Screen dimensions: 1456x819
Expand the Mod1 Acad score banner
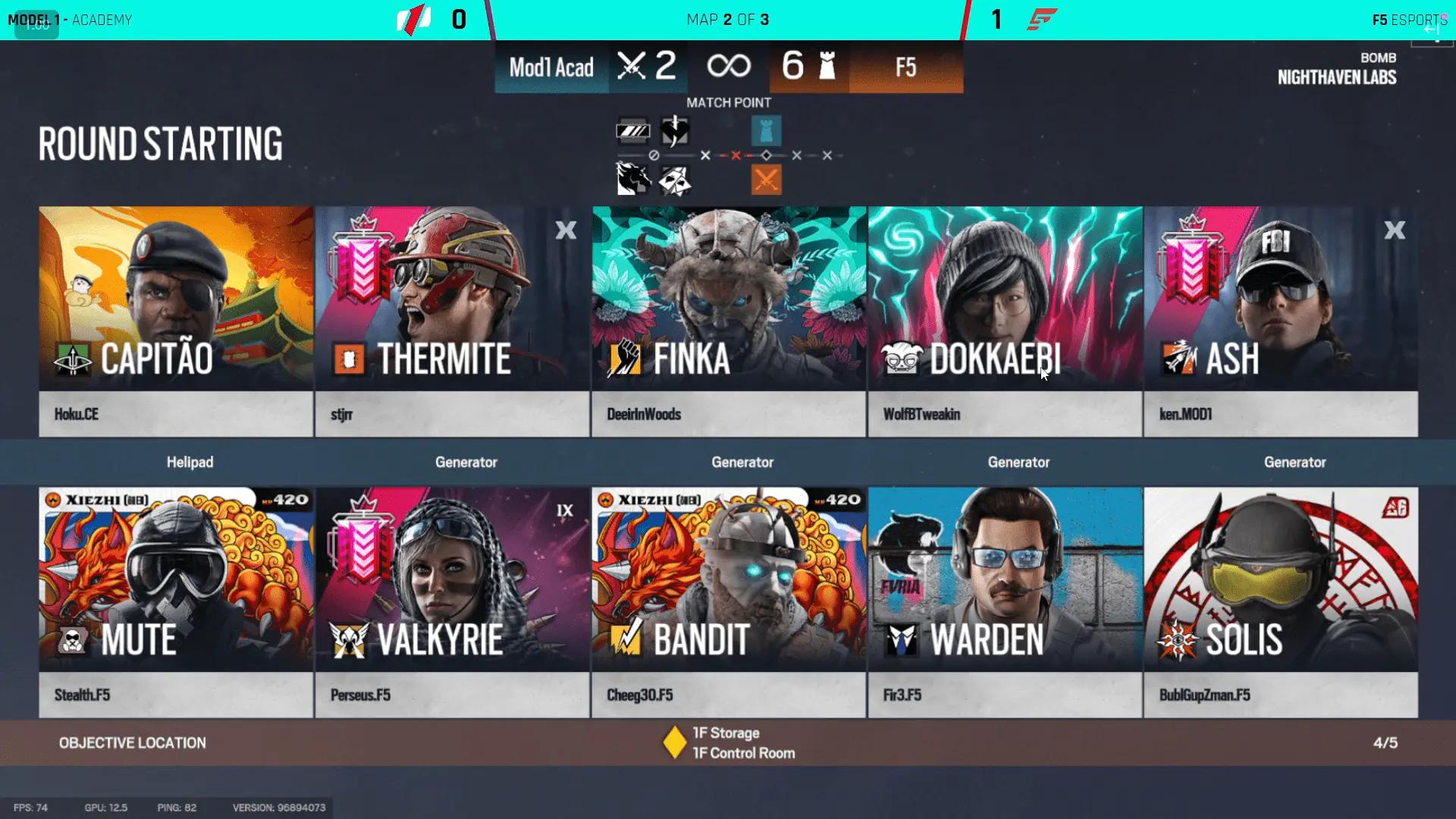tap(551, 67)
